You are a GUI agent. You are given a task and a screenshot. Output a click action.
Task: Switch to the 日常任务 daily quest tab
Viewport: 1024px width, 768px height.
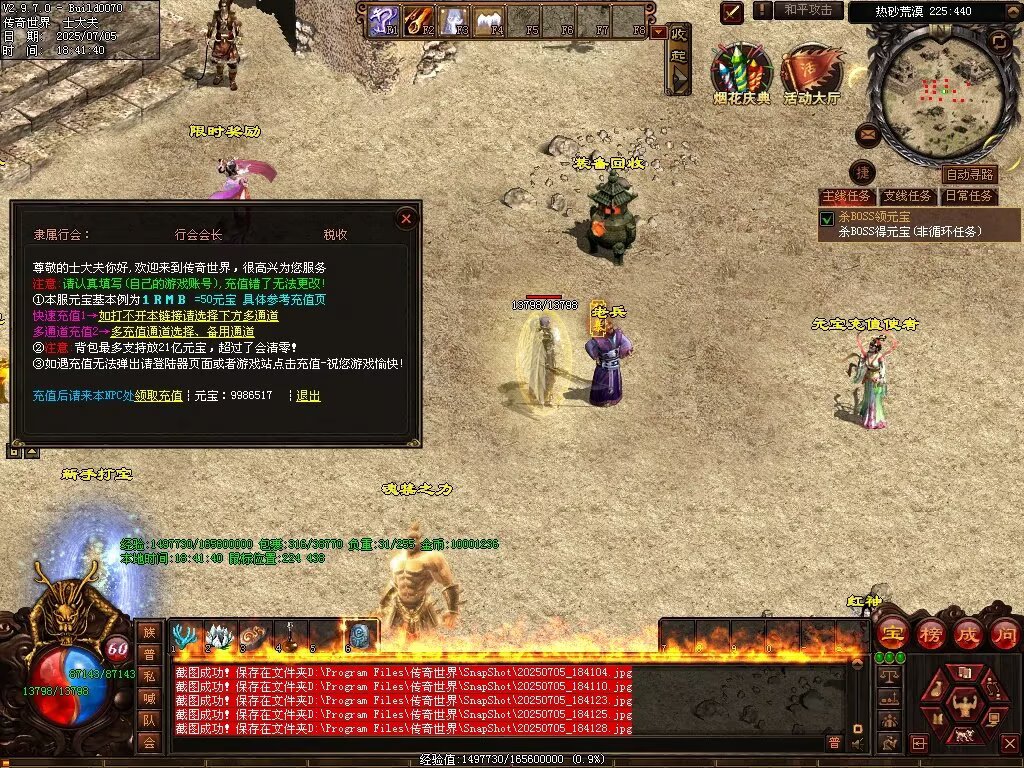click(x=969, y=196)
